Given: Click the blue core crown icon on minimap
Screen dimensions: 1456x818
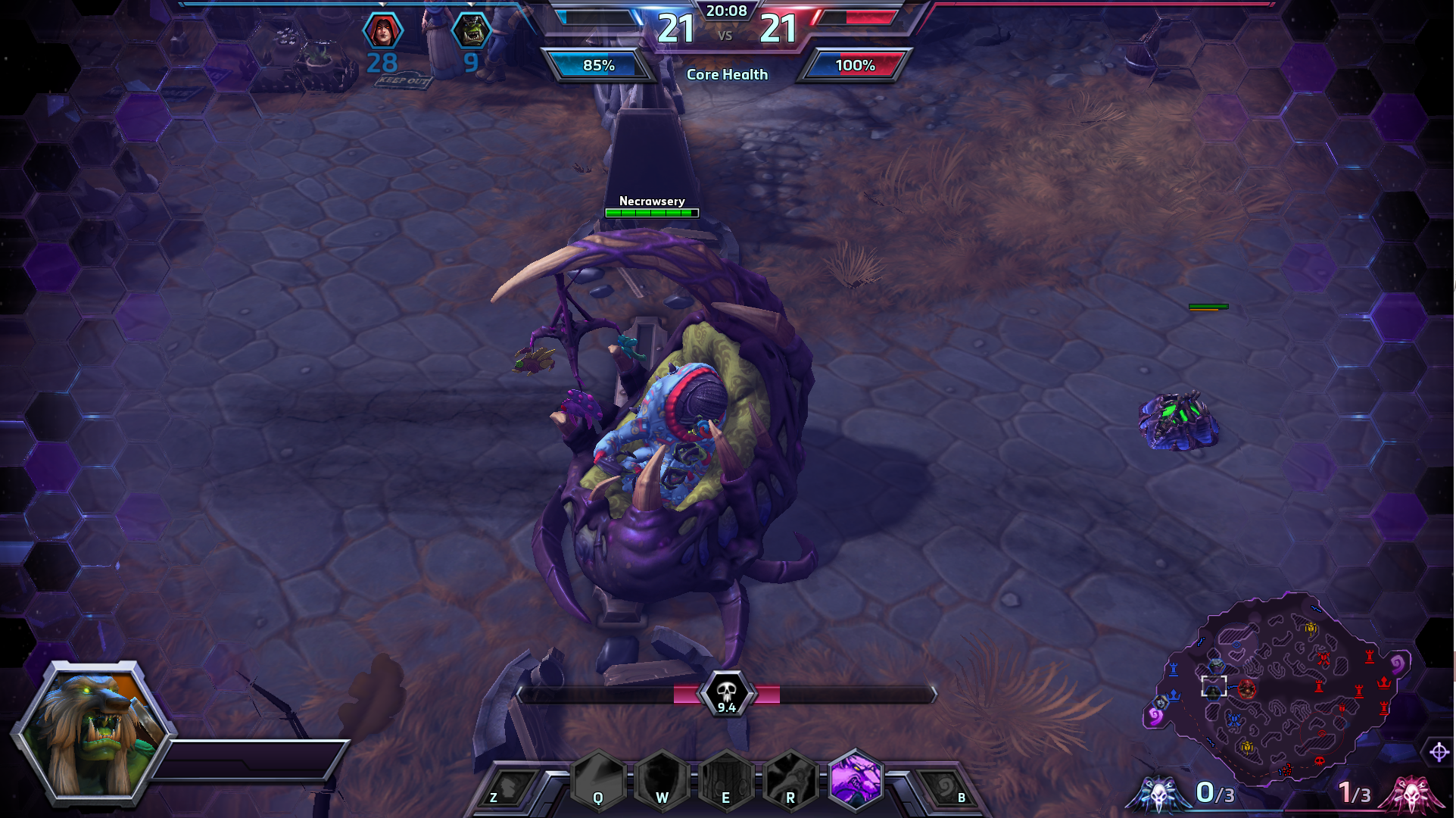Looking at the screenshot, I should 1174,695.
